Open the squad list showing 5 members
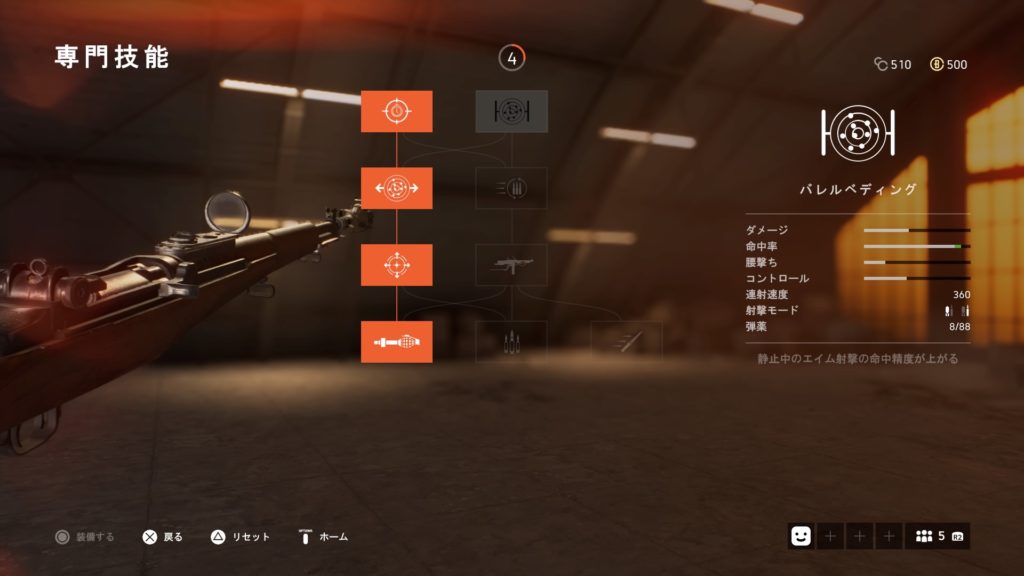 (937, 536)
